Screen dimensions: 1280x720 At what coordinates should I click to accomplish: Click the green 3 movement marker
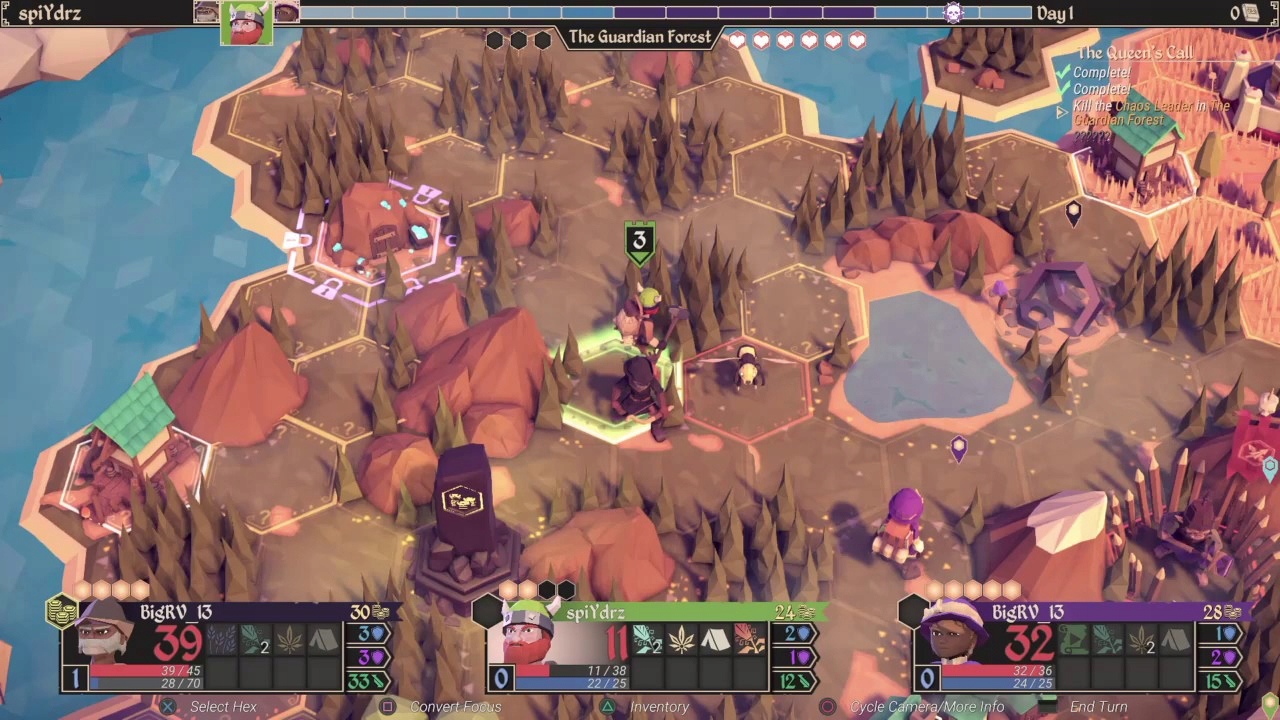click(x=640, y=241)
